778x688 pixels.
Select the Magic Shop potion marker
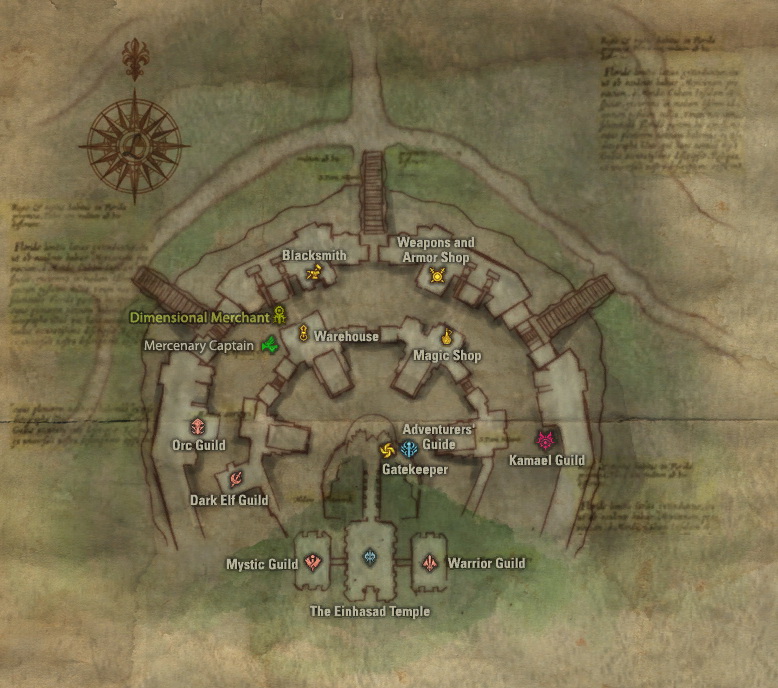(x=446, y=336)
